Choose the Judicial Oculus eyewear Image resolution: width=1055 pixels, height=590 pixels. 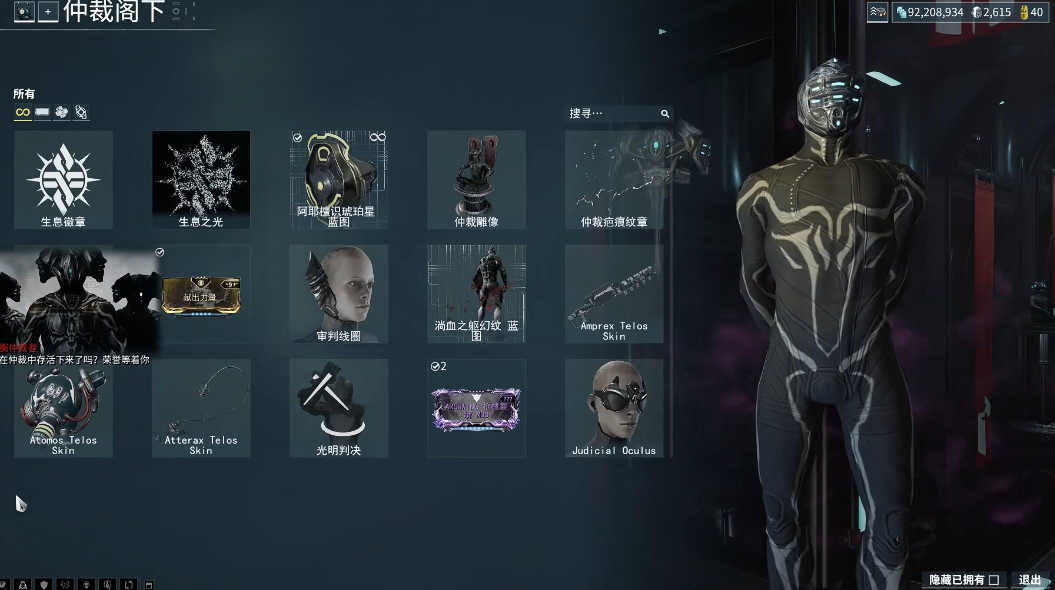coord(614,408)
